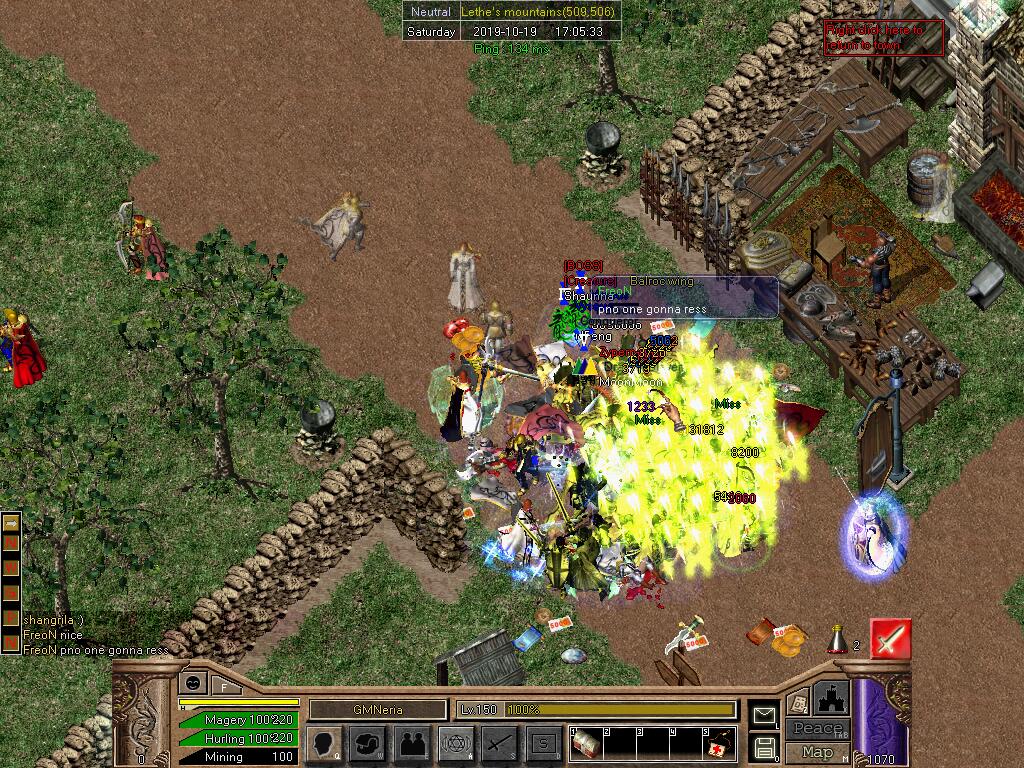1024x768 pixels.
Task: Click the arrow button atop the chat filter column
Action: (10, 522)
